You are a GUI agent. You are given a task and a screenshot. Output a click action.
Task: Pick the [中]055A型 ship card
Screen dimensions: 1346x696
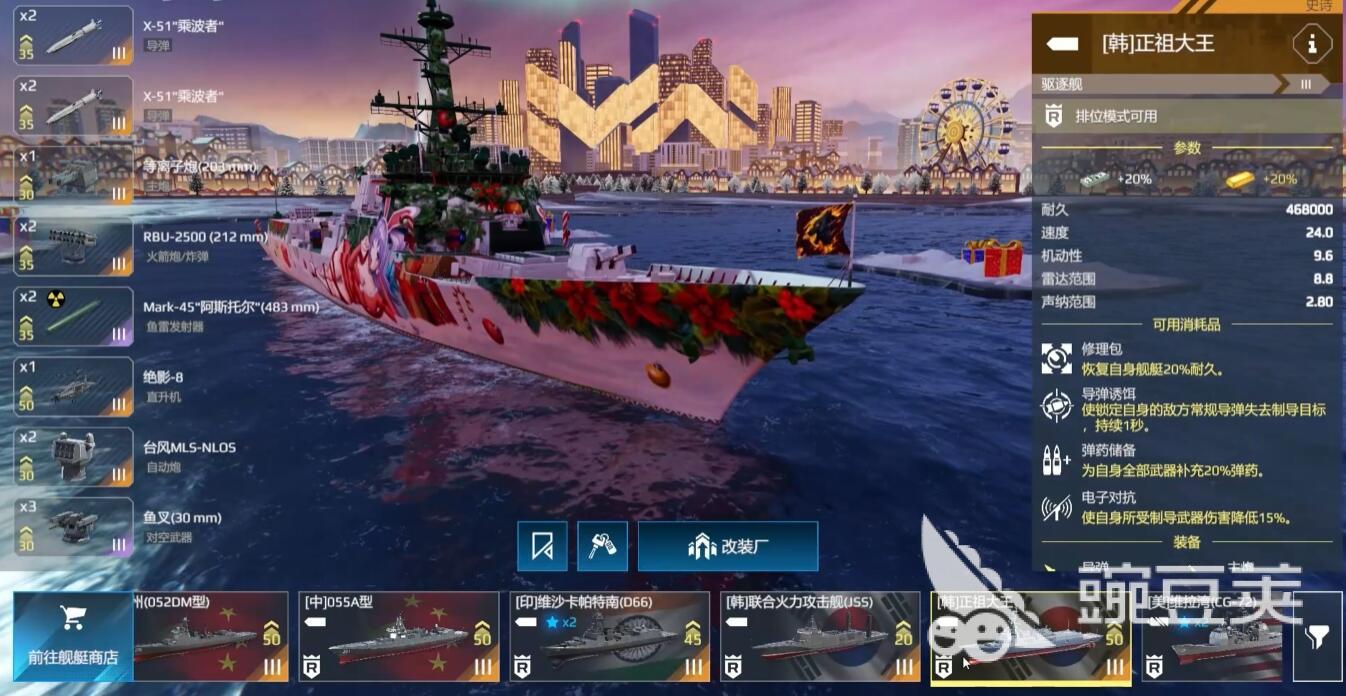pyautogui.click(x=398, y=637)
